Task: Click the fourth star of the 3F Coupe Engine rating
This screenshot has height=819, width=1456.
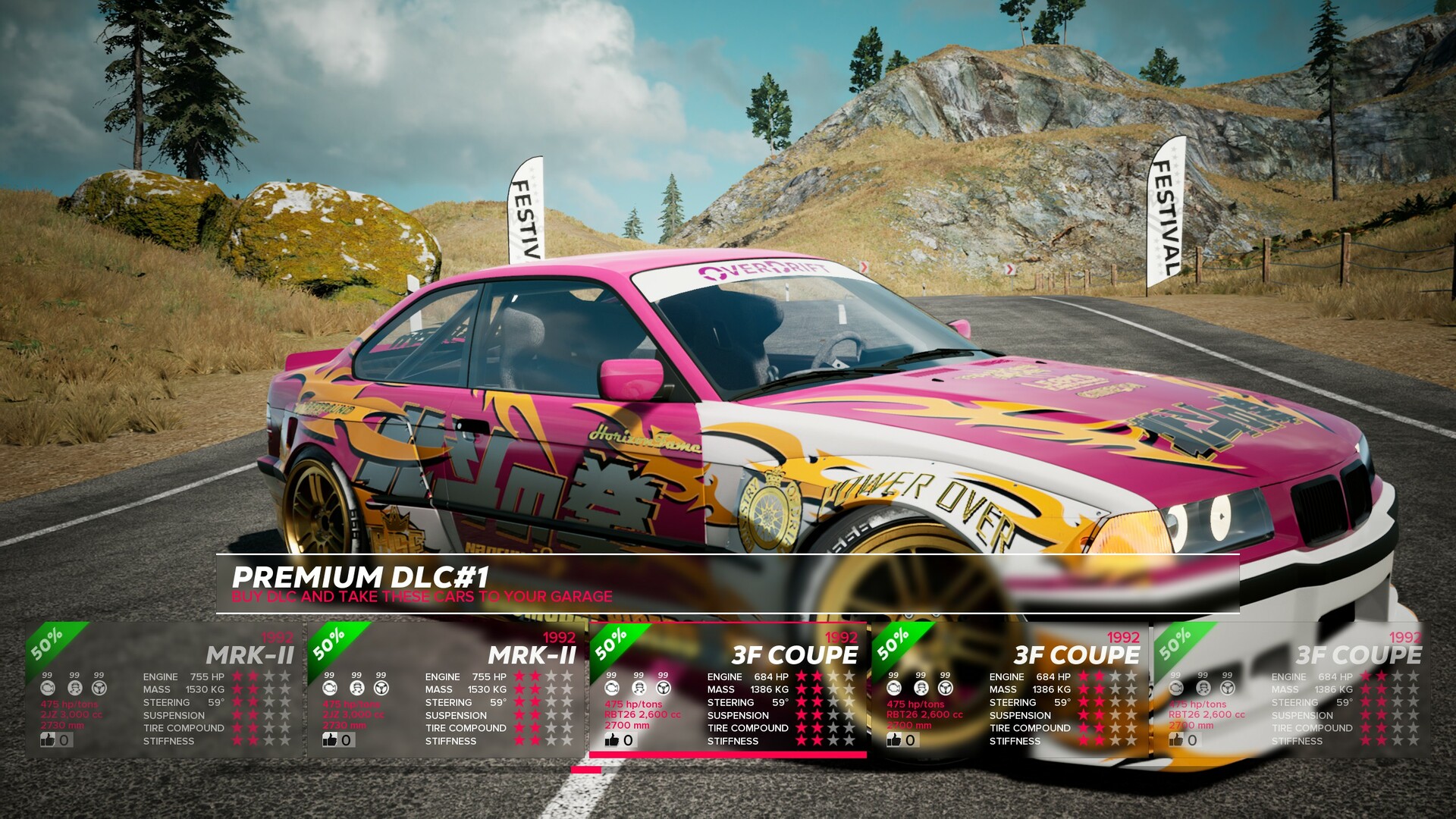Action: [x=847, y=676]
